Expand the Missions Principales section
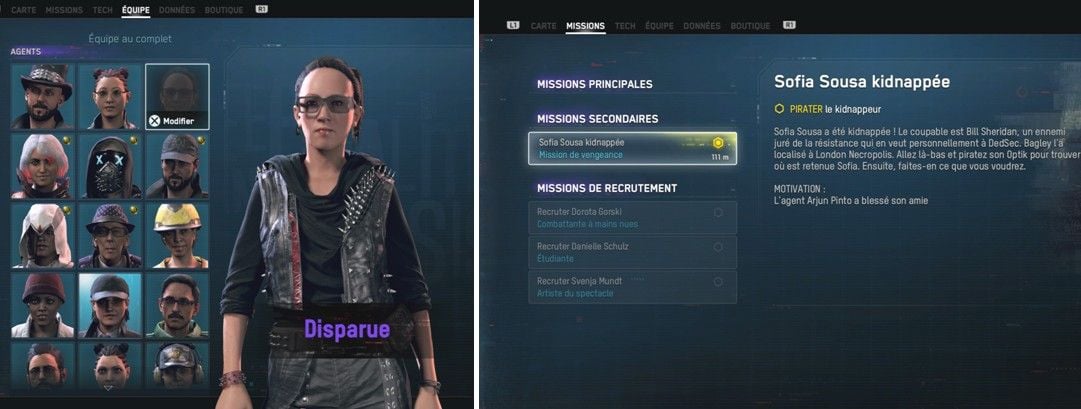This screenshot has width=1081, height=409. (594, 84)
